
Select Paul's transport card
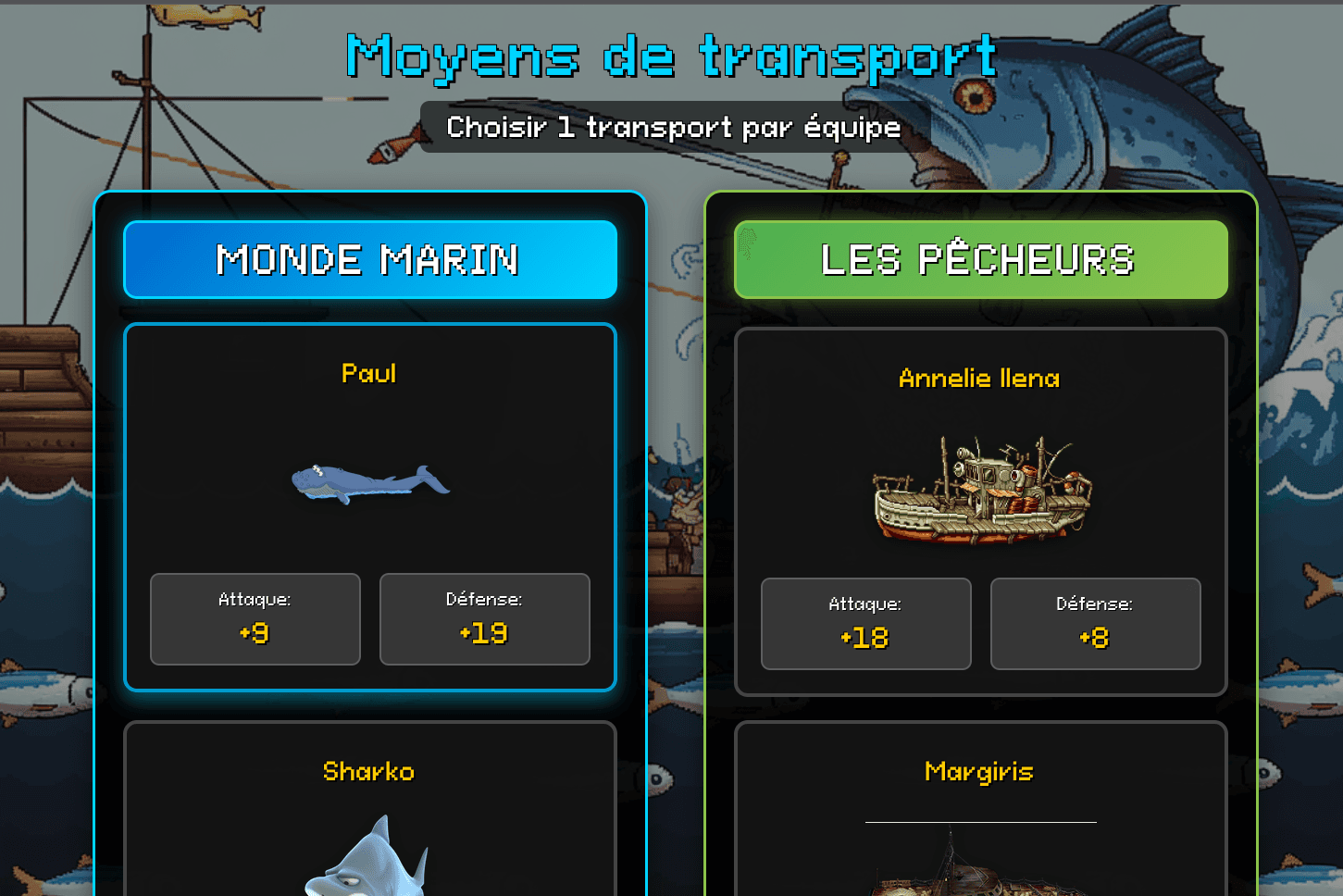[x=369, y=504]
